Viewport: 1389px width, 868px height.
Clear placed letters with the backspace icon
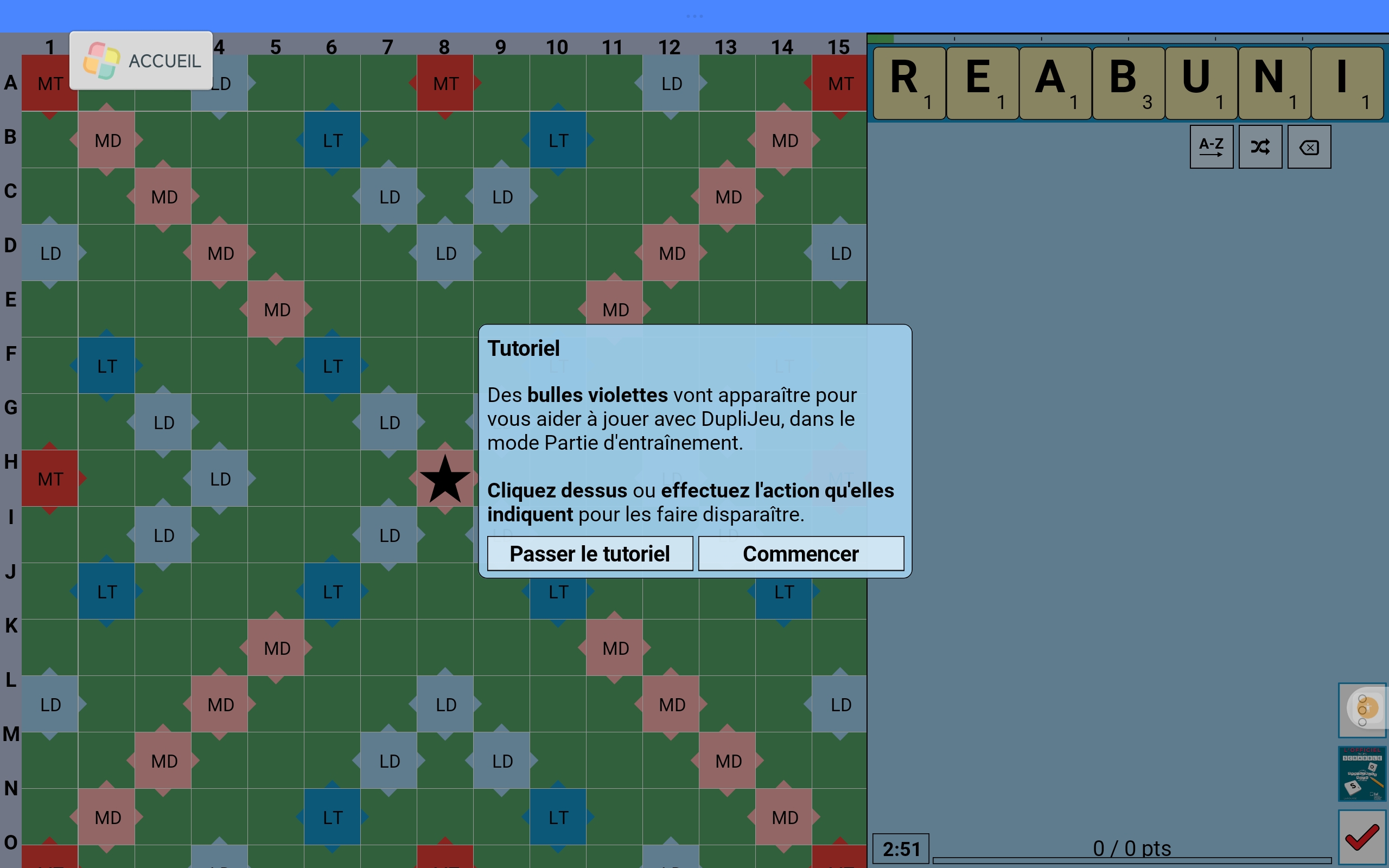pos(1309,147)
